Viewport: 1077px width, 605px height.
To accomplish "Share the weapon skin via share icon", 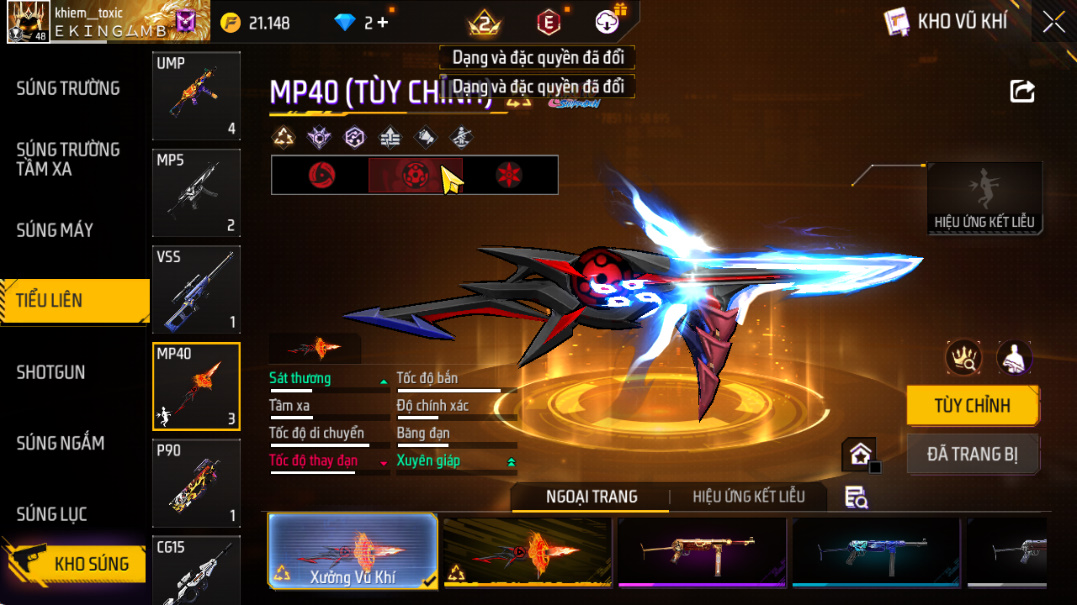I will tap(1022, 92).
